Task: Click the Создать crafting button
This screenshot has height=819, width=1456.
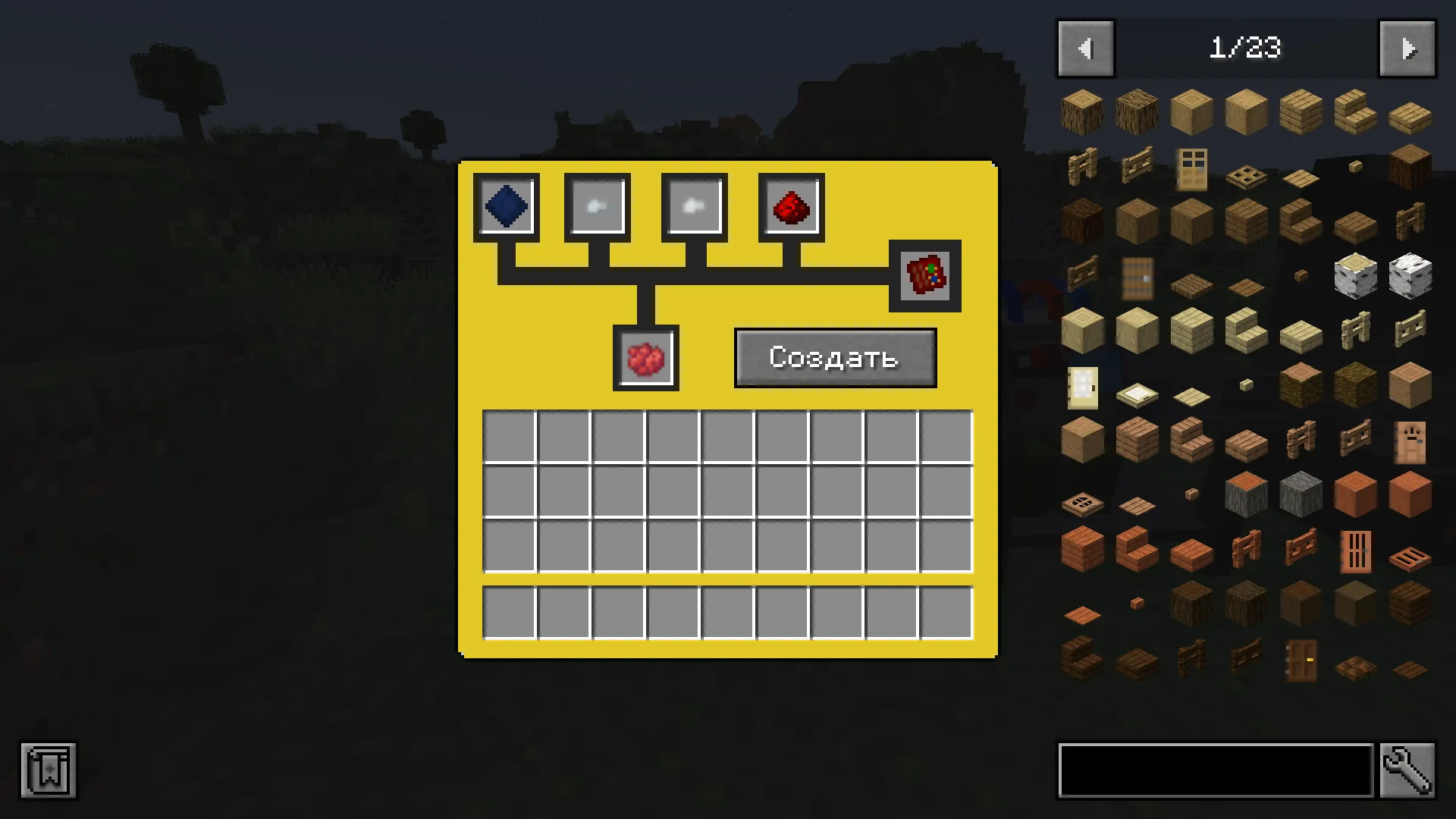Action: point(834,358)
